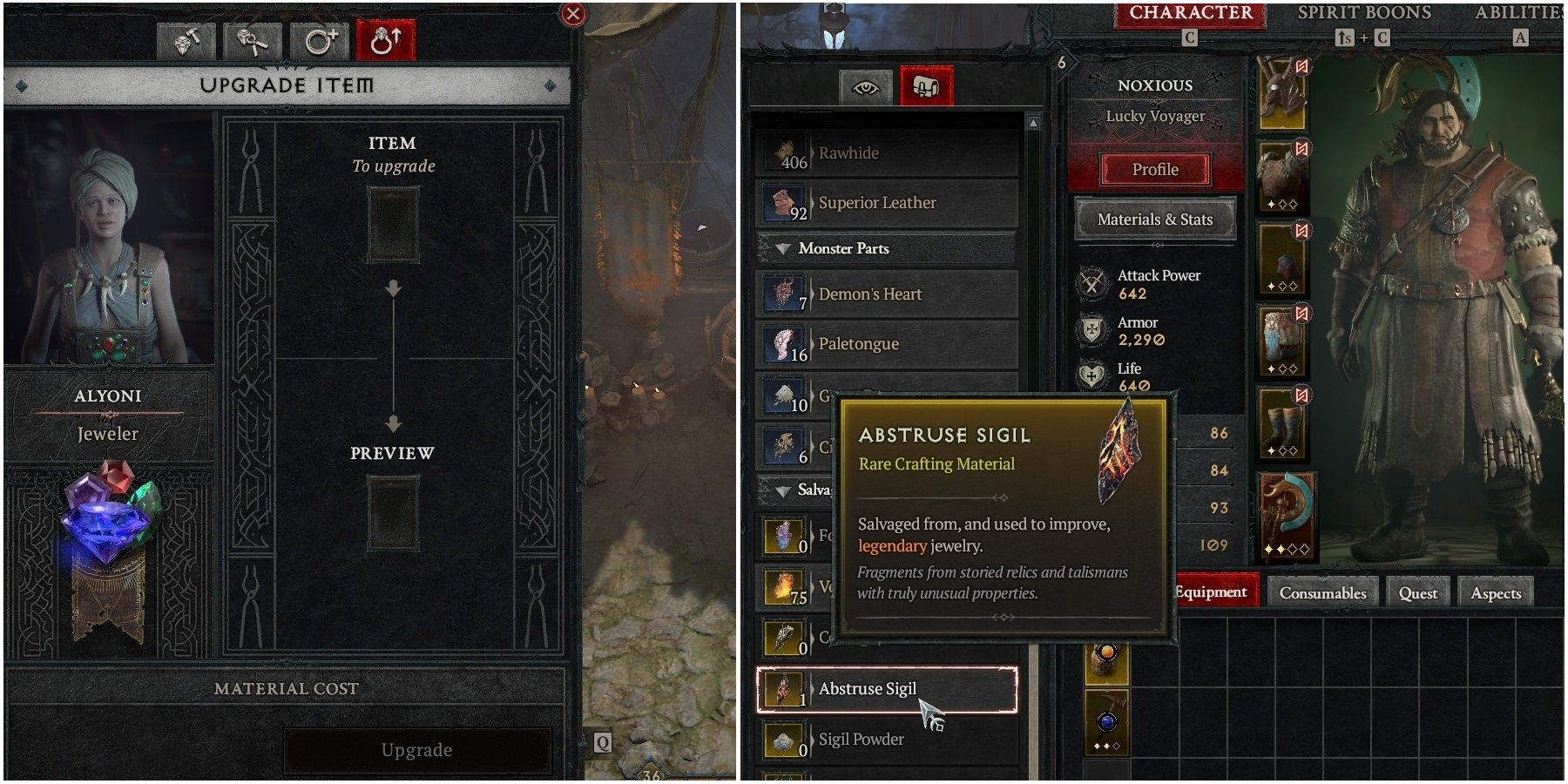The height and width of the screenshot is (784, 1568).
Task: Select the Aspects tab
Action: (x=1496, y=592)
